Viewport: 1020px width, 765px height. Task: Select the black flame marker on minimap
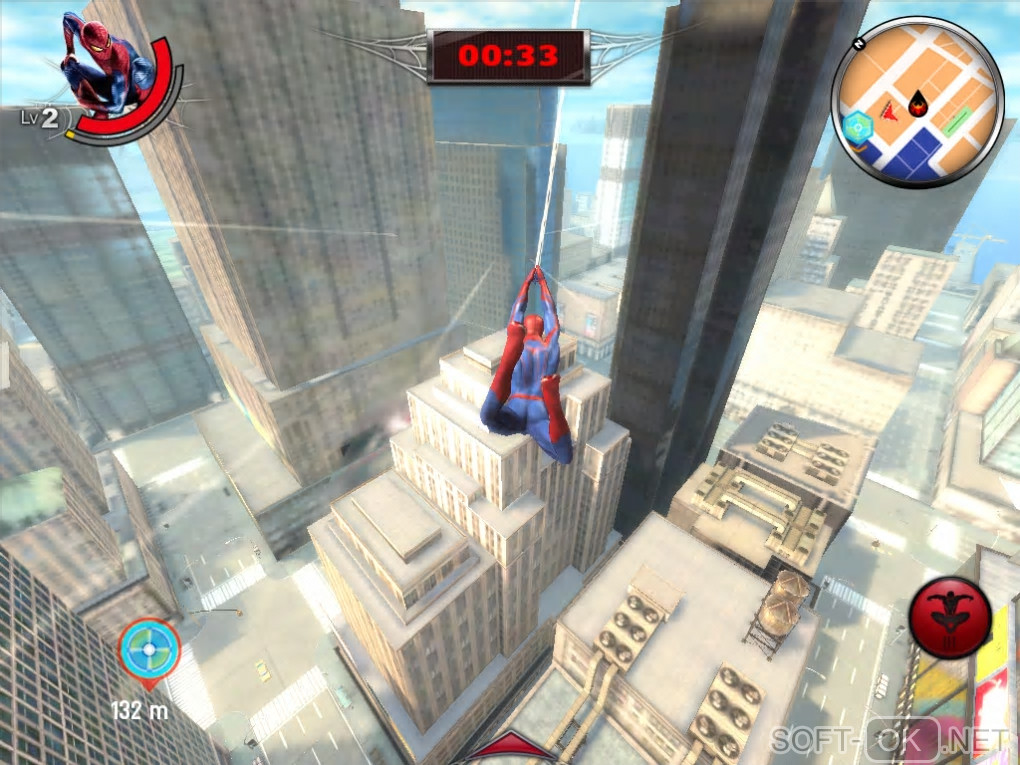(x=917, y=100)
